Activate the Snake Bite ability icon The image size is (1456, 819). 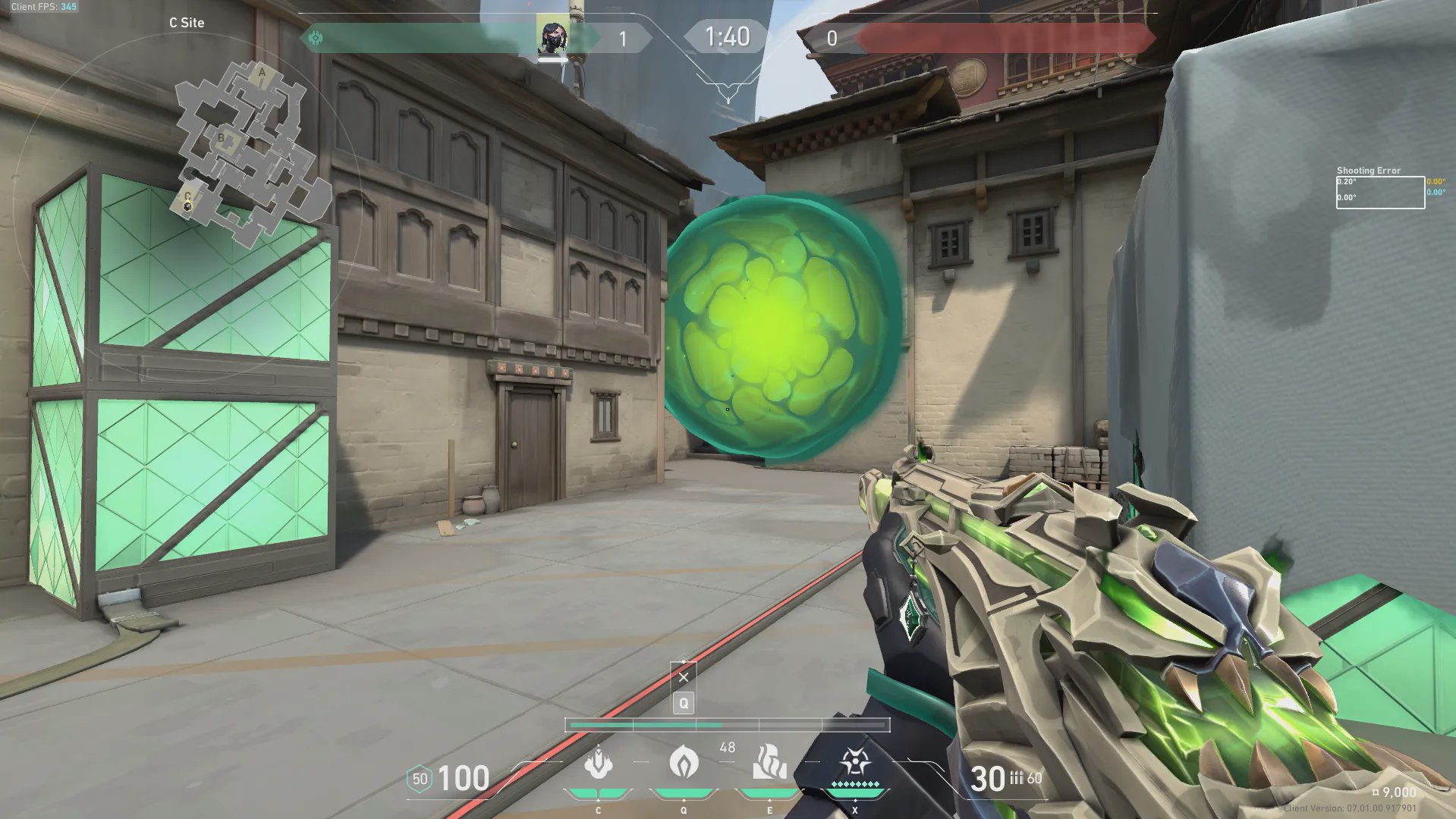click(x=598, y=763)
